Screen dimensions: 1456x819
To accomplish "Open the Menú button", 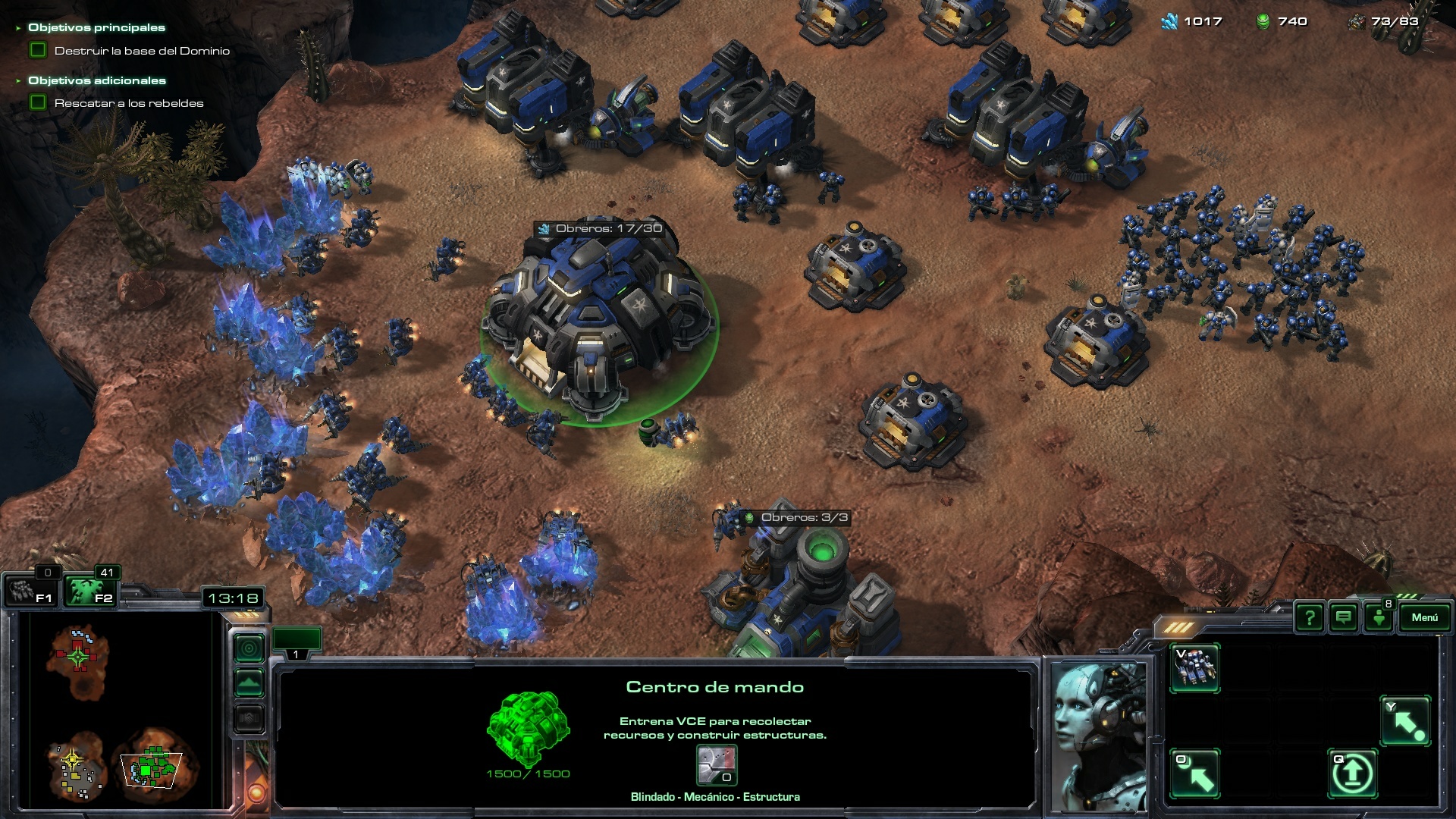I will tap(1423, 617).
